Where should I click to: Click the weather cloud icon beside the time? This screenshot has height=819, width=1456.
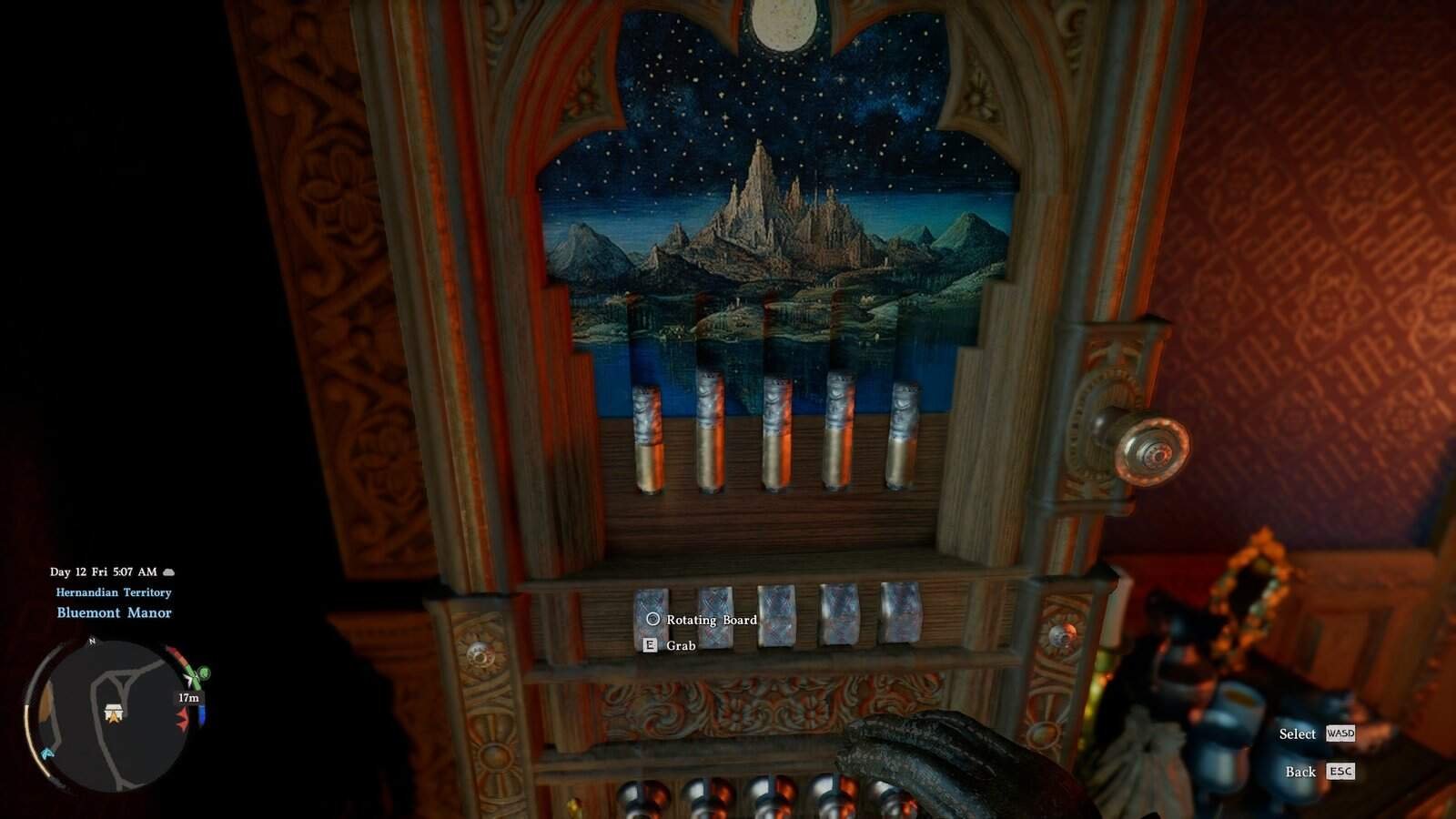pos(169,571)
